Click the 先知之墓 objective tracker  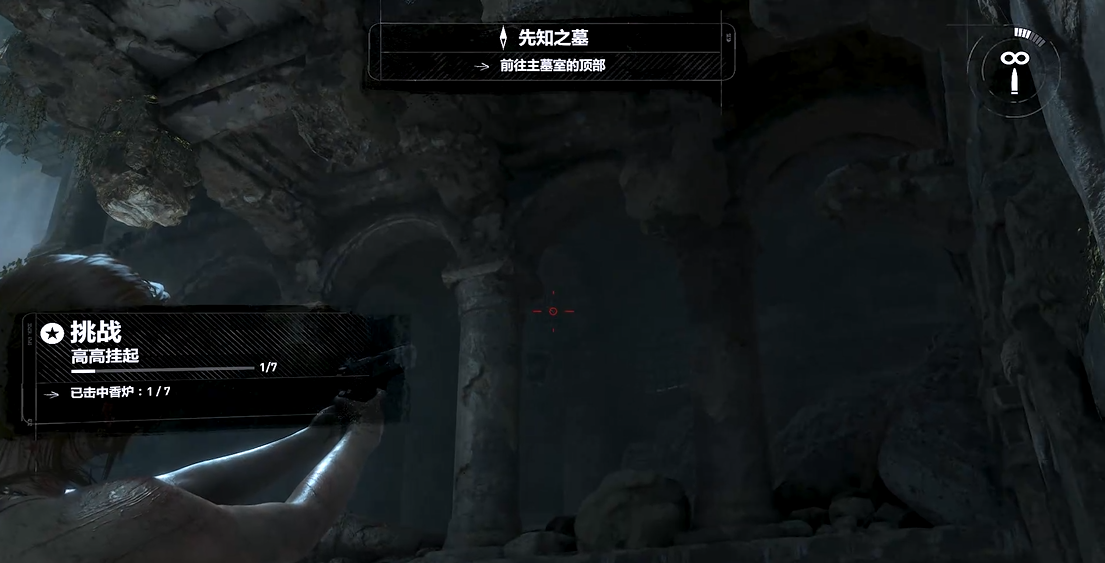pyautogui.click(x=552, y=51)
